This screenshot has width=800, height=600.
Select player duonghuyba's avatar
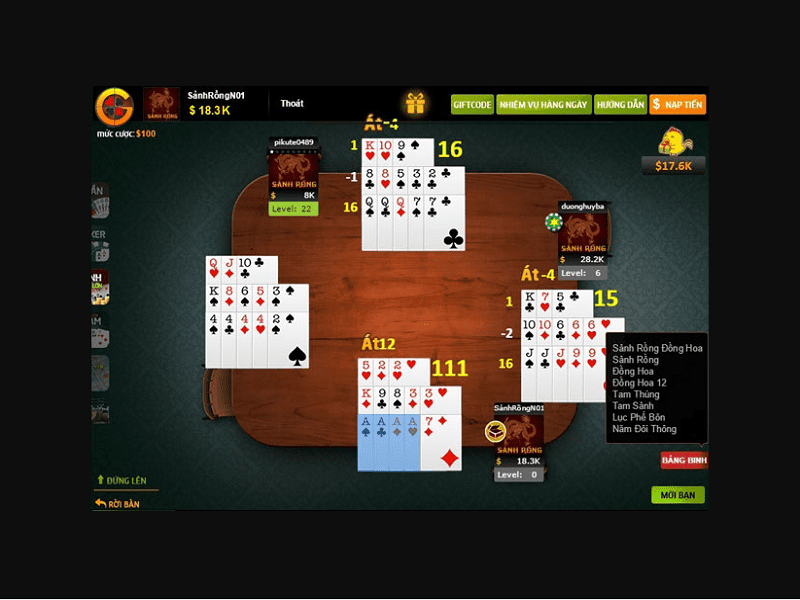click(x=582, y=234)
